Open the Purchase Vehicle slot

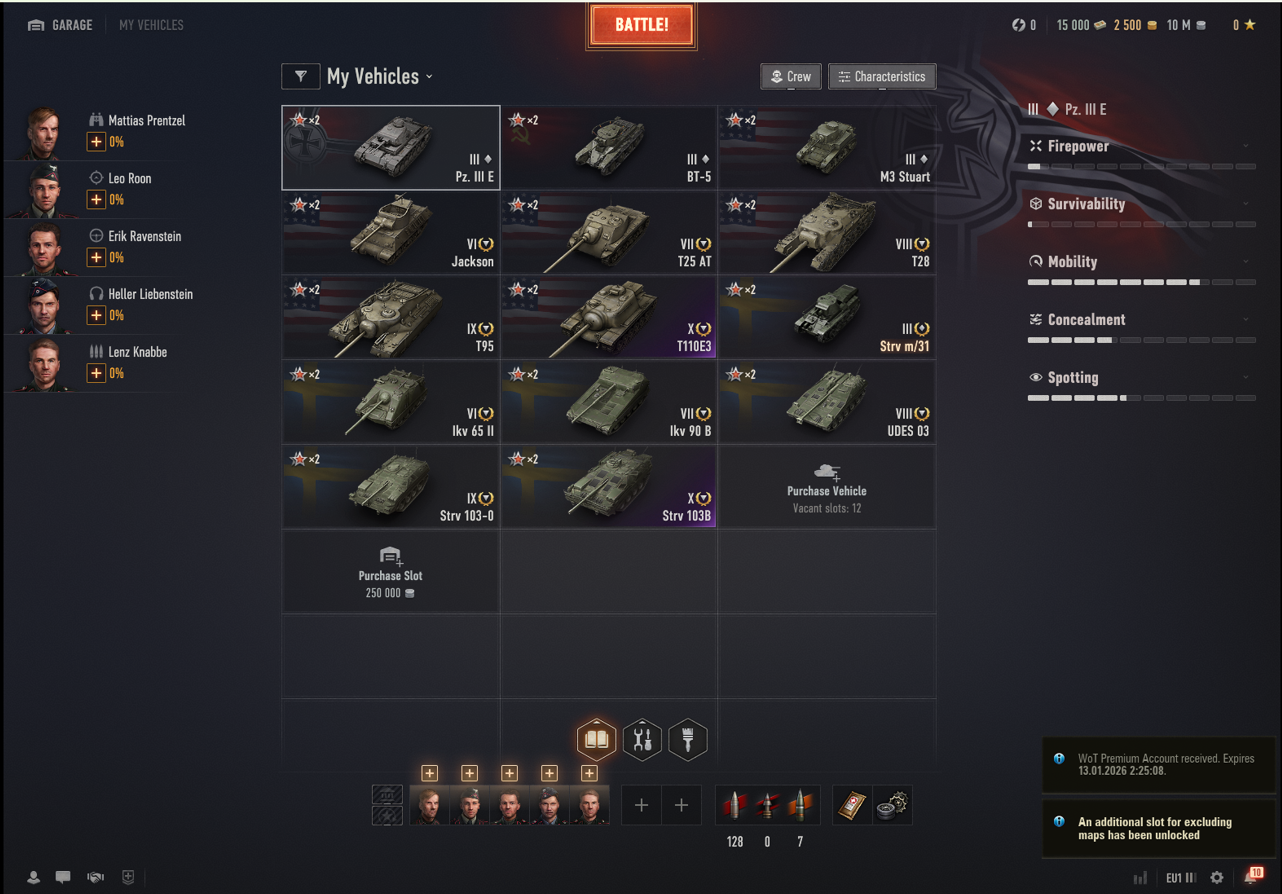point(826,487)
